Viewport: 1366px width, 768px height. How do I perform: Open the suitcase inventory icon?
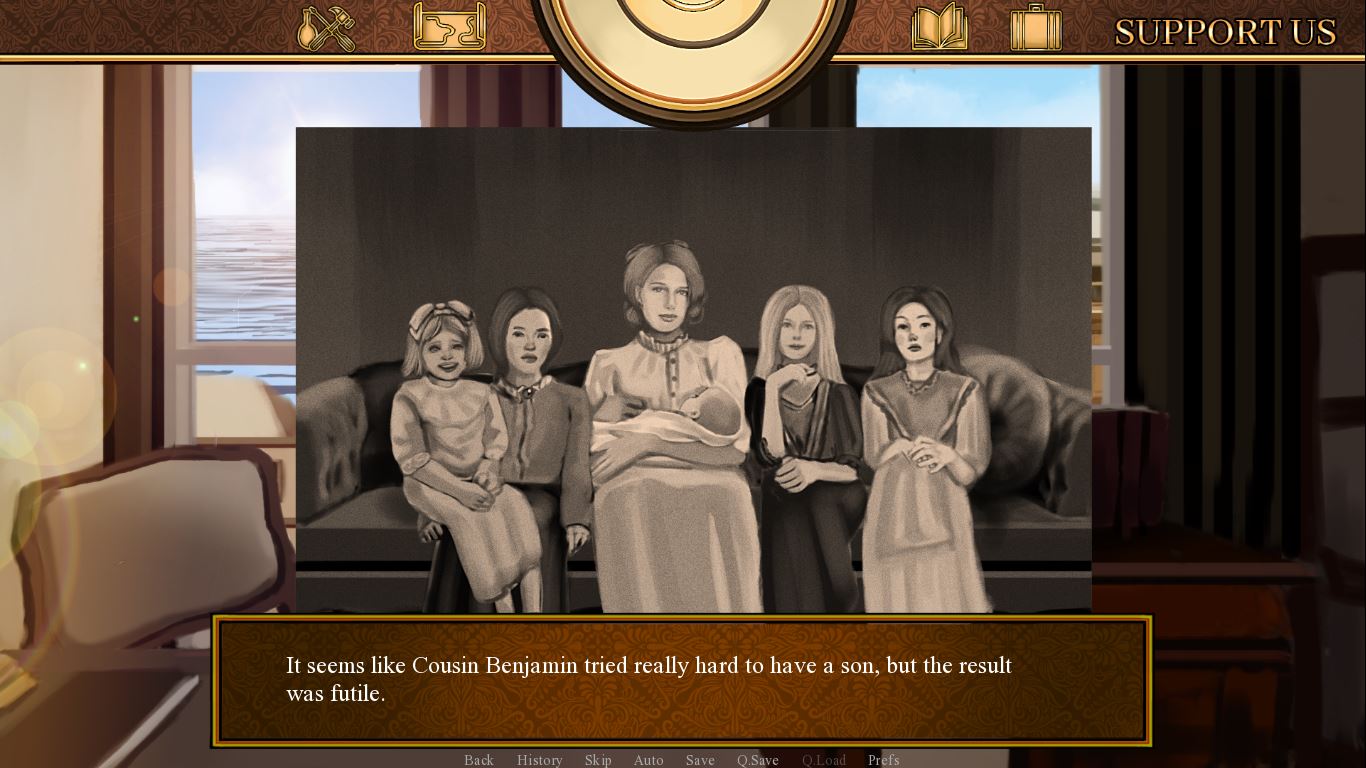tap(1035, 27)
